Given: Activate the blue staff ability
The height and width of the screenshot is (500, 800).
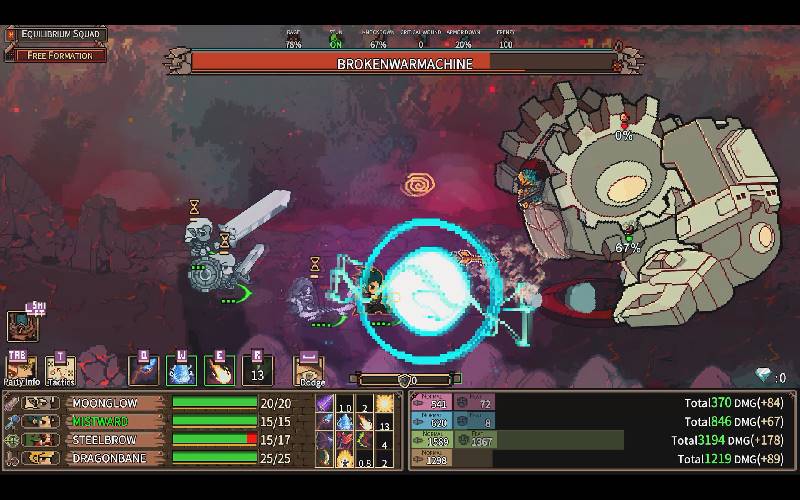Looking at the screenshot, I should pos(143,371).
